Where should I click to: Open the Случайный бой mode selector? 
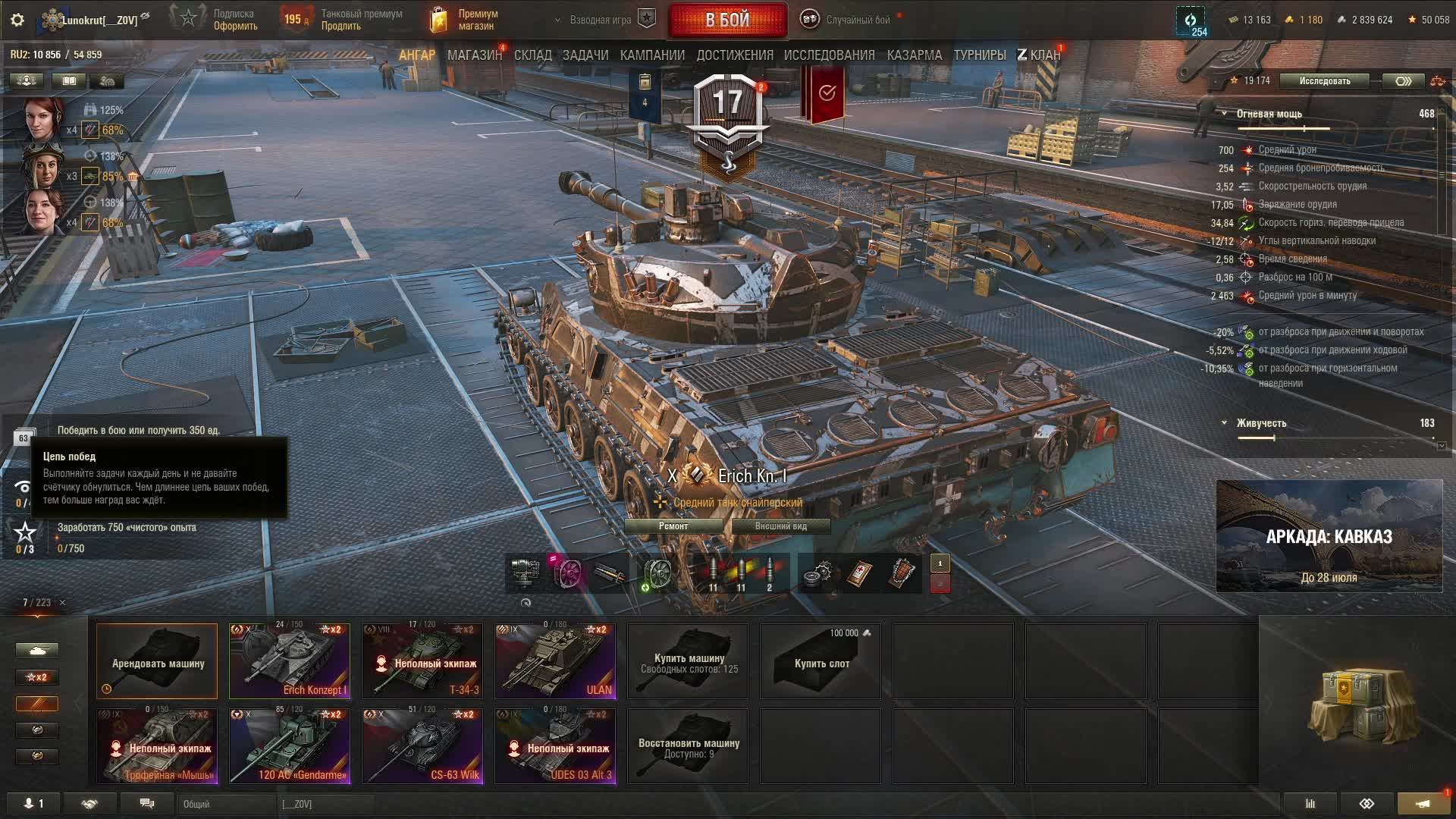(848, 20)
